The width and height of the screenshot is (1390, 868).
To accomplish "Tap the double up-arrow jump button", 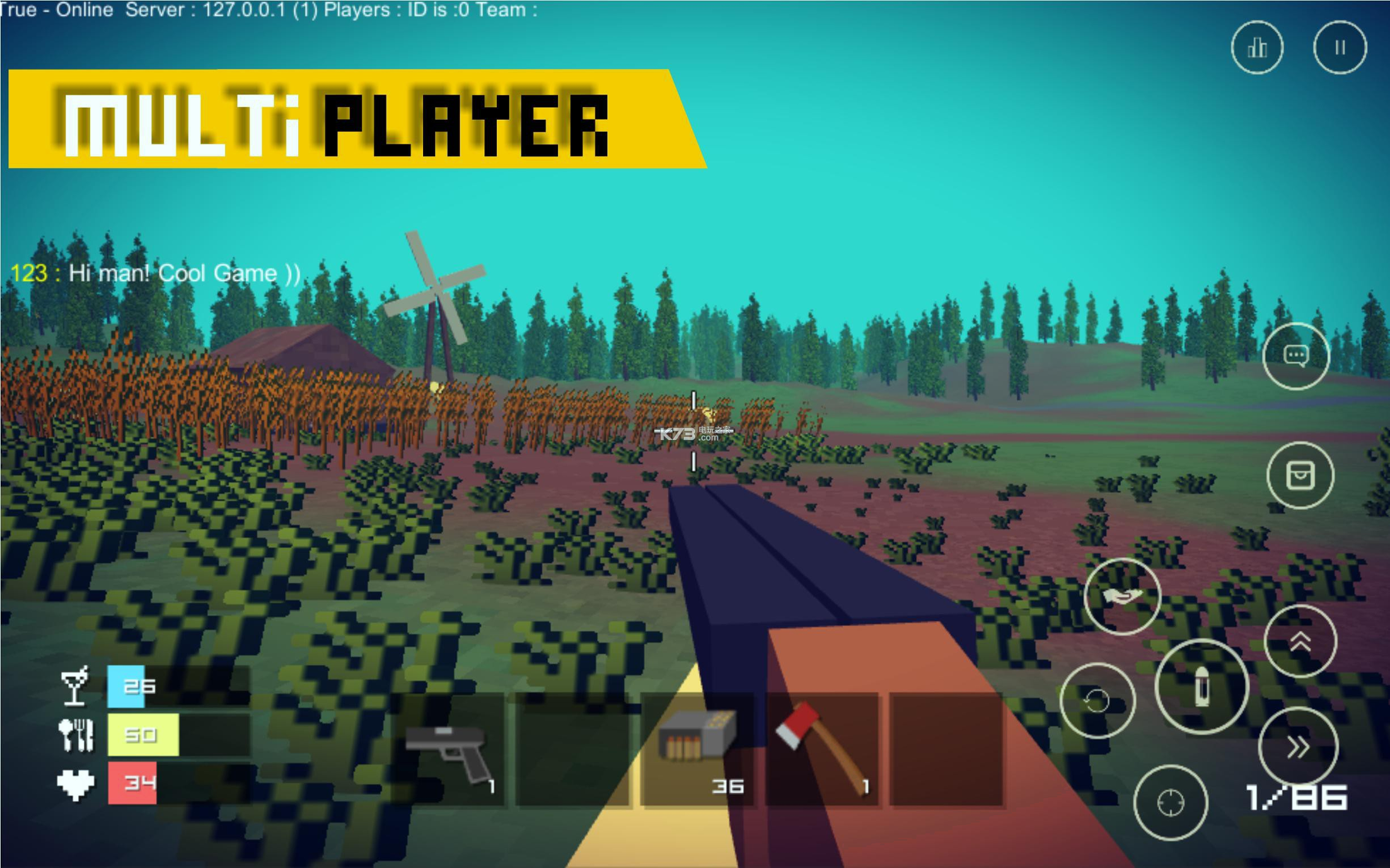I will coord(1300,641).
